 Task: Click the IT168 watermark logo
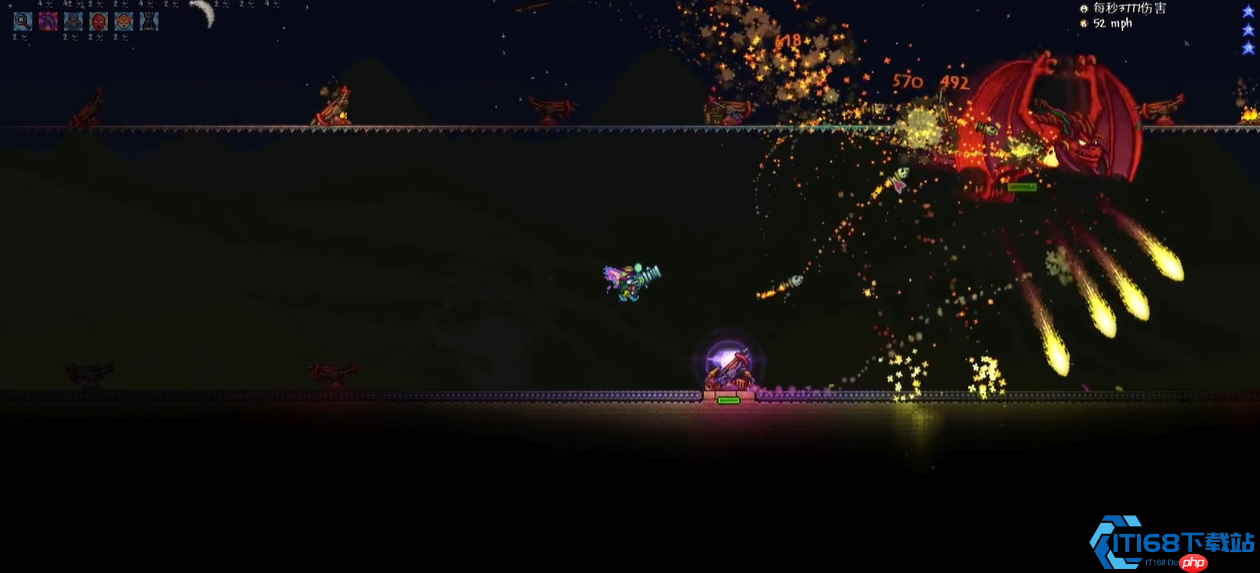pos(1170,544)
